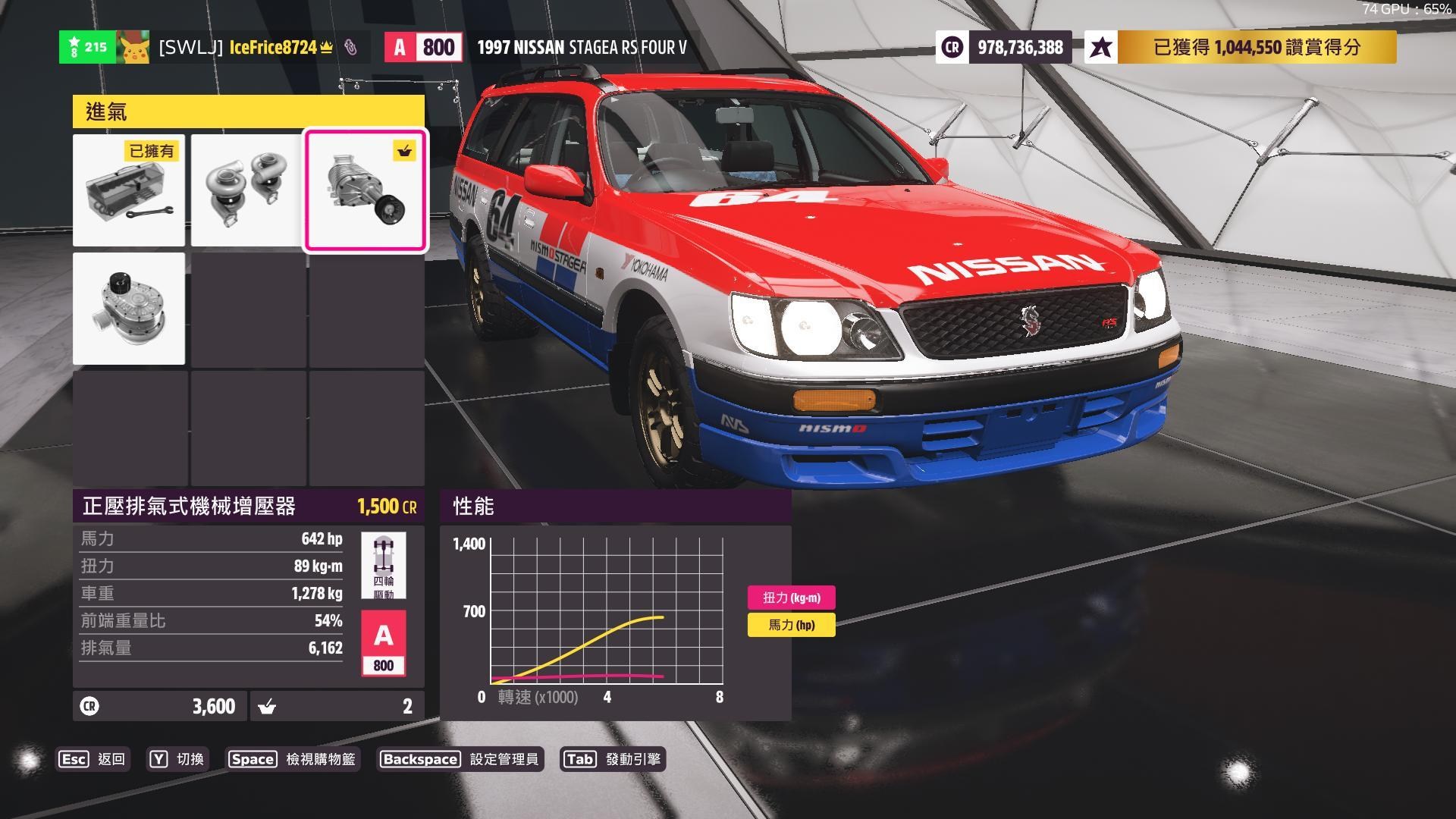1456x819 pixels.
Task: Open the 設定管理員 setup manager
Action: (x=460, y=759)
